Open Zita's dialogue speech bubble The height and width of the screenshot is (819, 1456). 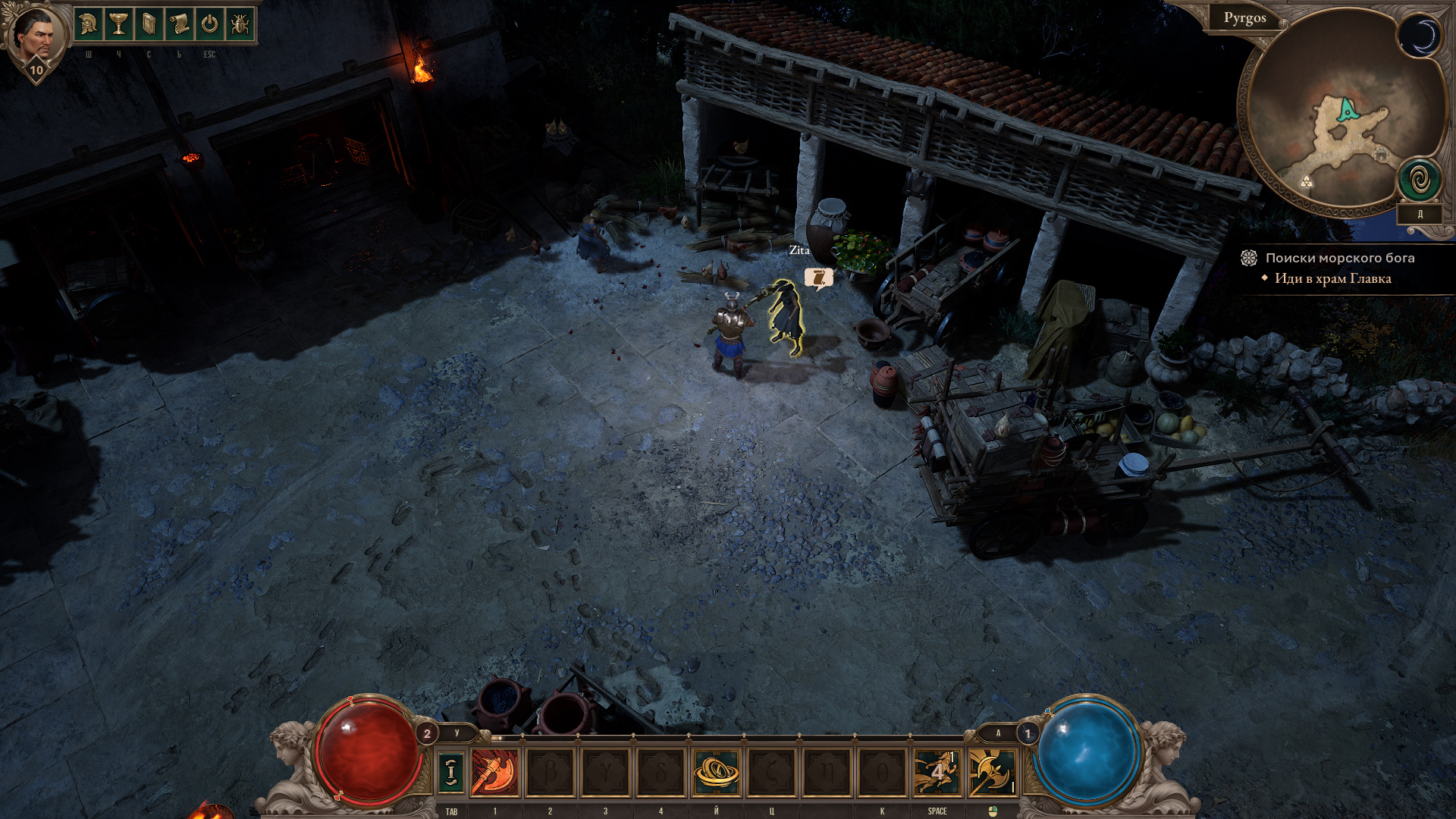pos(818,278)
